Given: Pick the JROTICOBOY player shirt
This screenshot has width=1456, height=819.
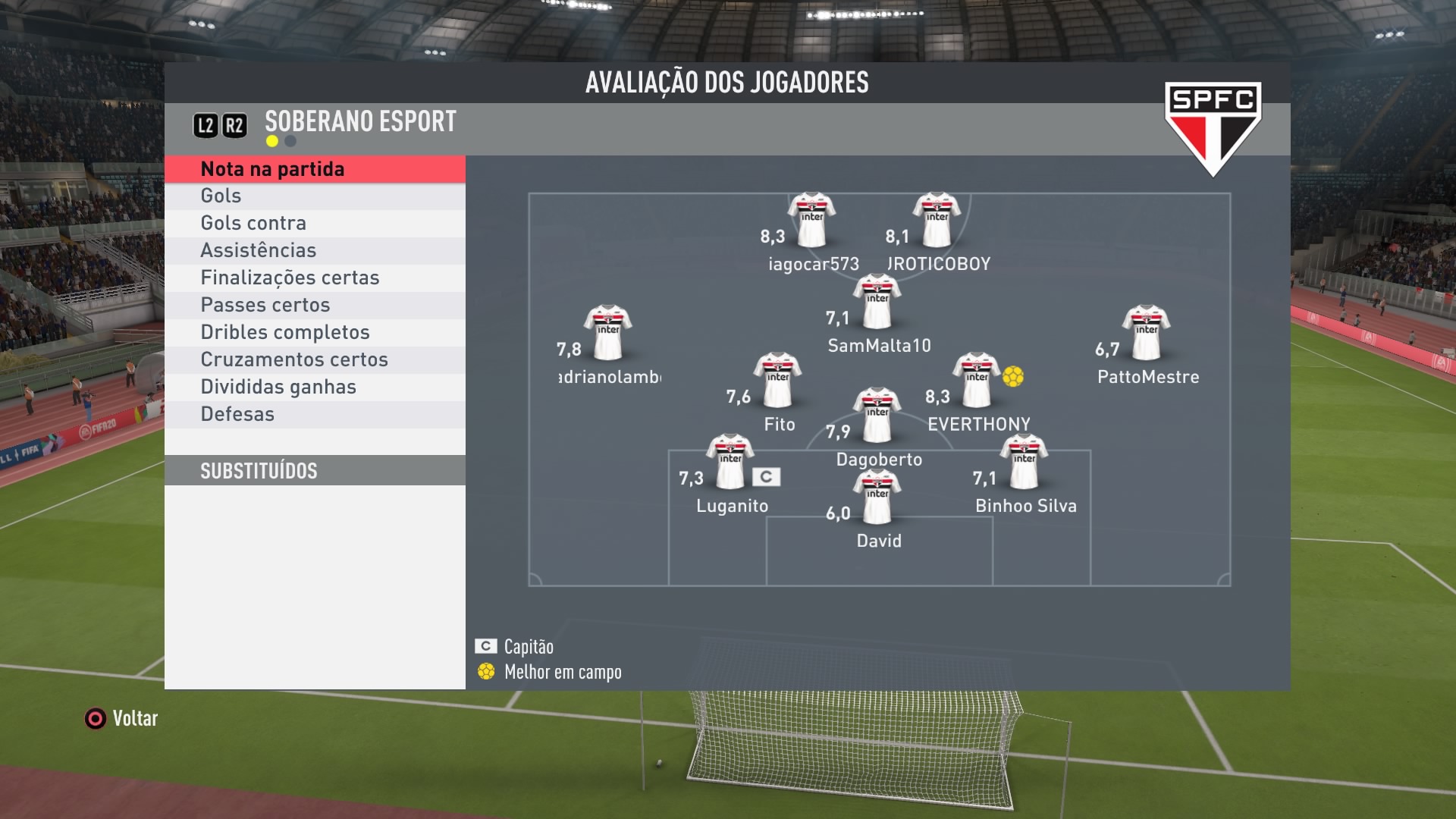Looking at the screenshot, I should [x=937, y=221].
